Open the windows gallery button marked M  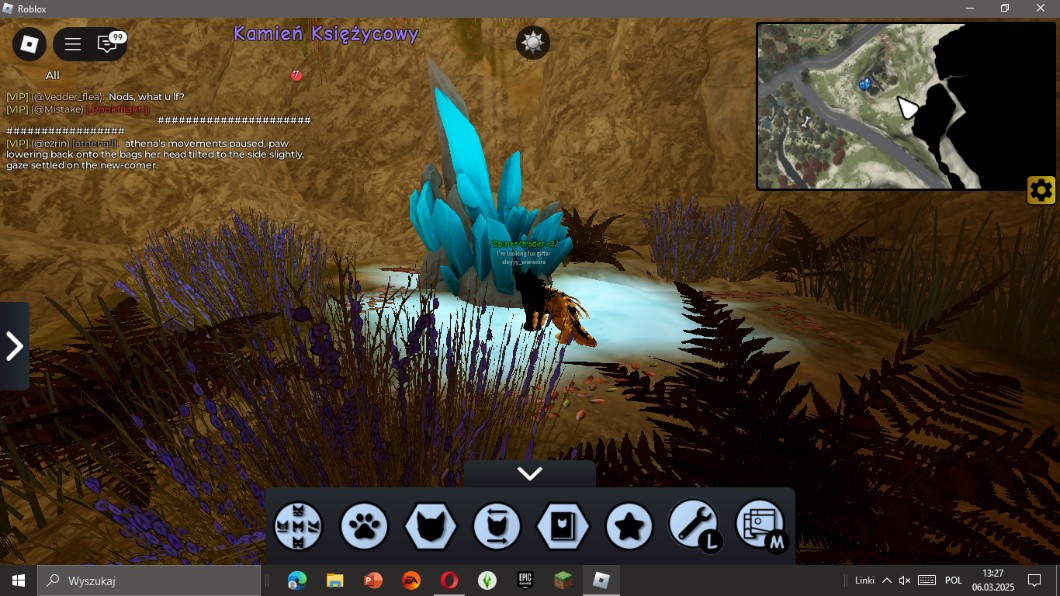point(760,525)
